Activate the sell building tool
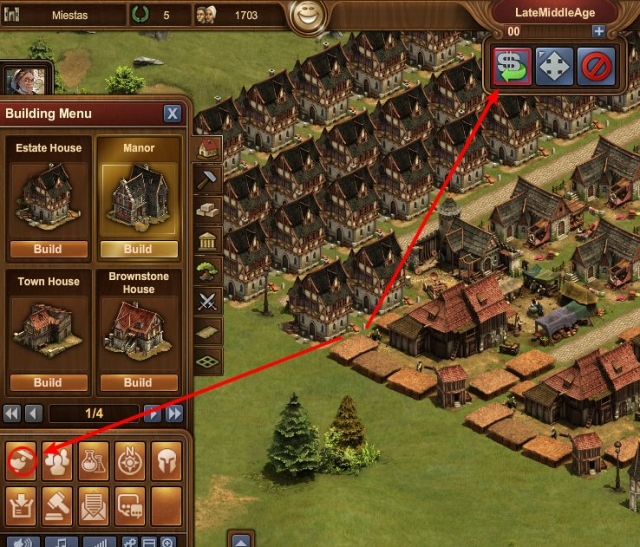640x547 pixels. [510, 66]
